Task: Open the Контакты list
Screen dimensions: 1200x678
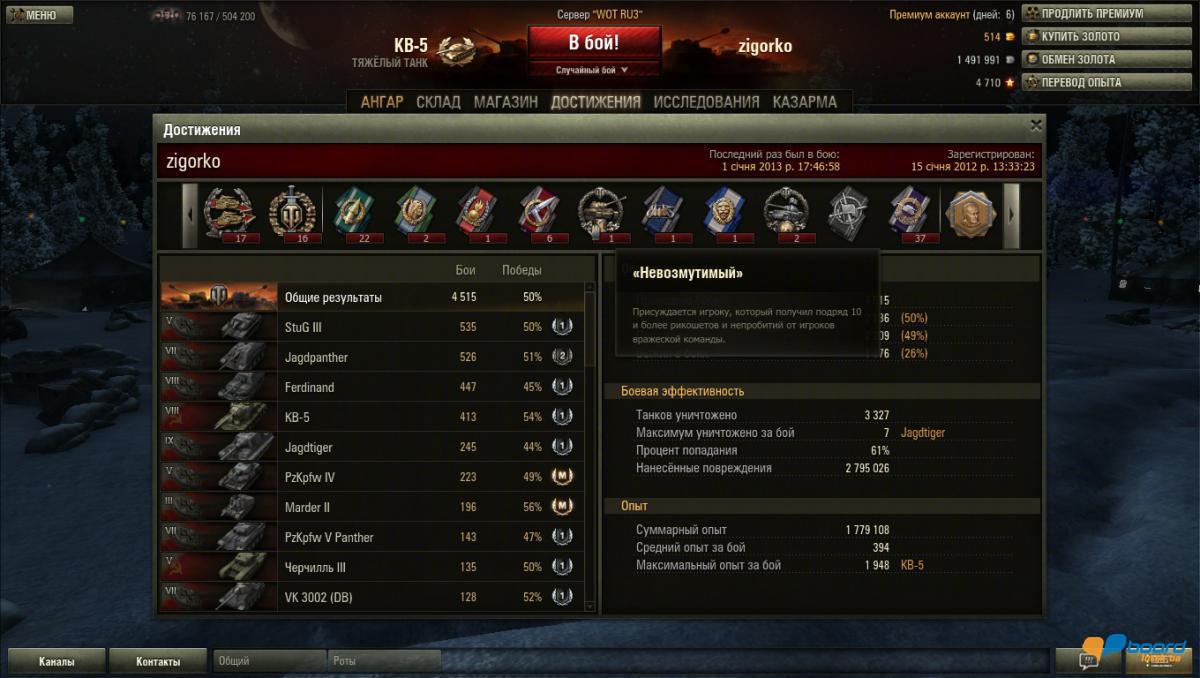Action: pyautogui.click(x=158, y=661)
